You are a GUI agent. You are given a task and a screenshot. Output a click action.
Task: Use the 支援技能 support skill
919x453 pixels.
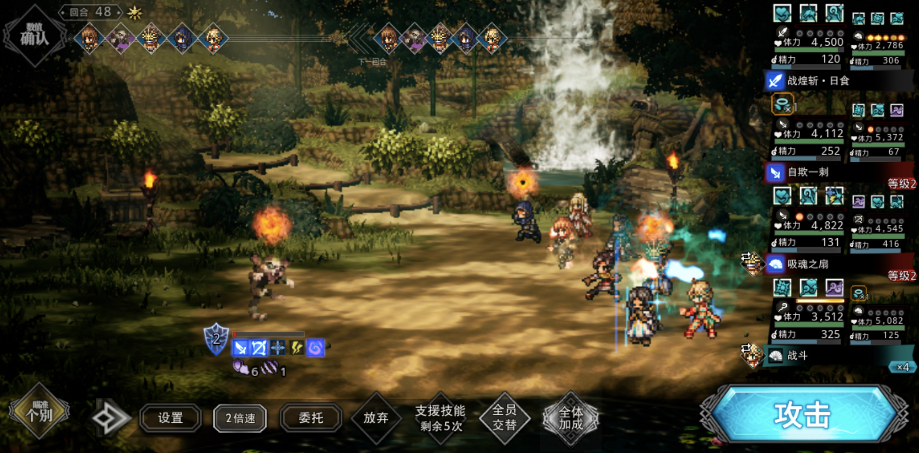point(440,418)
